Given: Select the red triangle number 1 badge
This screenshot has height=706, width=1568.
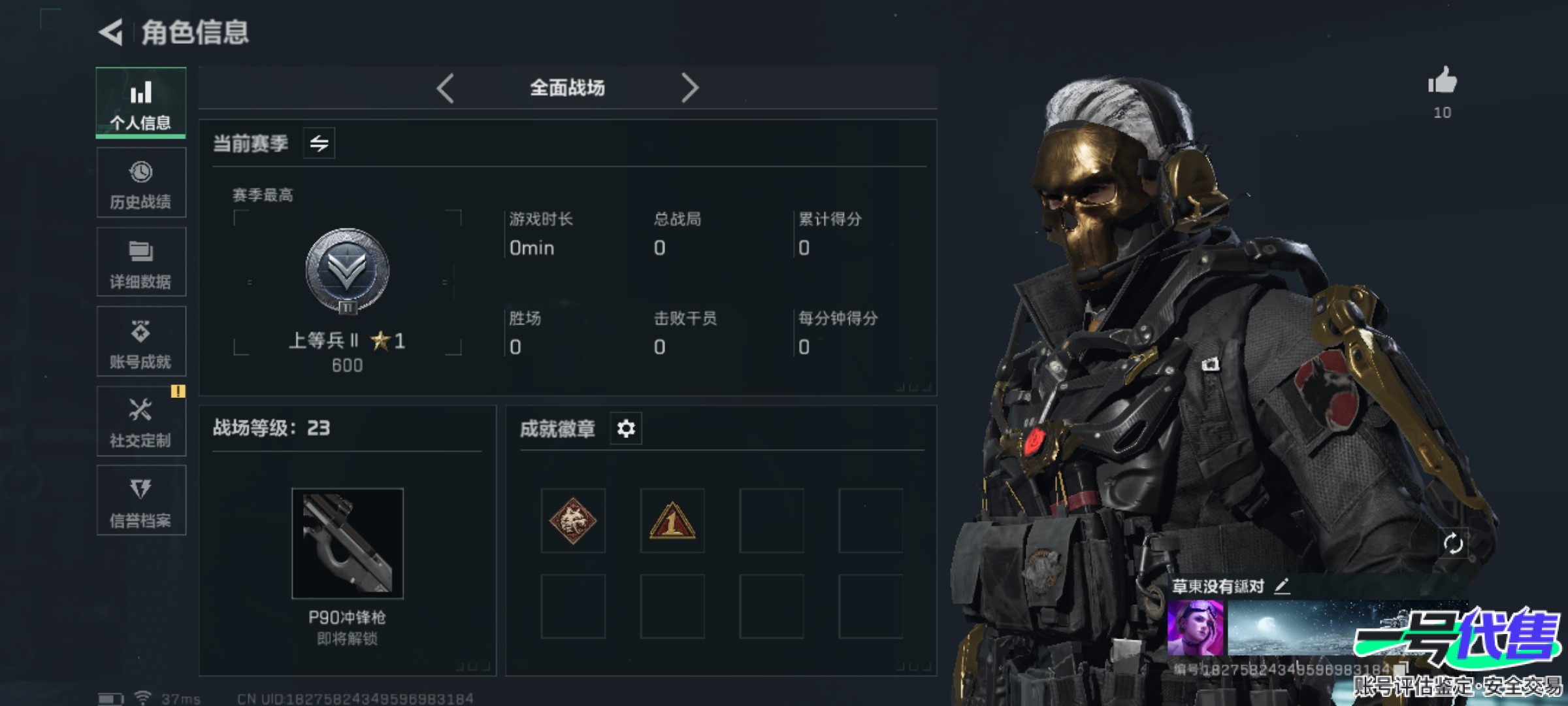Looking at the screenshot, I should pyautogui.click(x=672, y=521).
